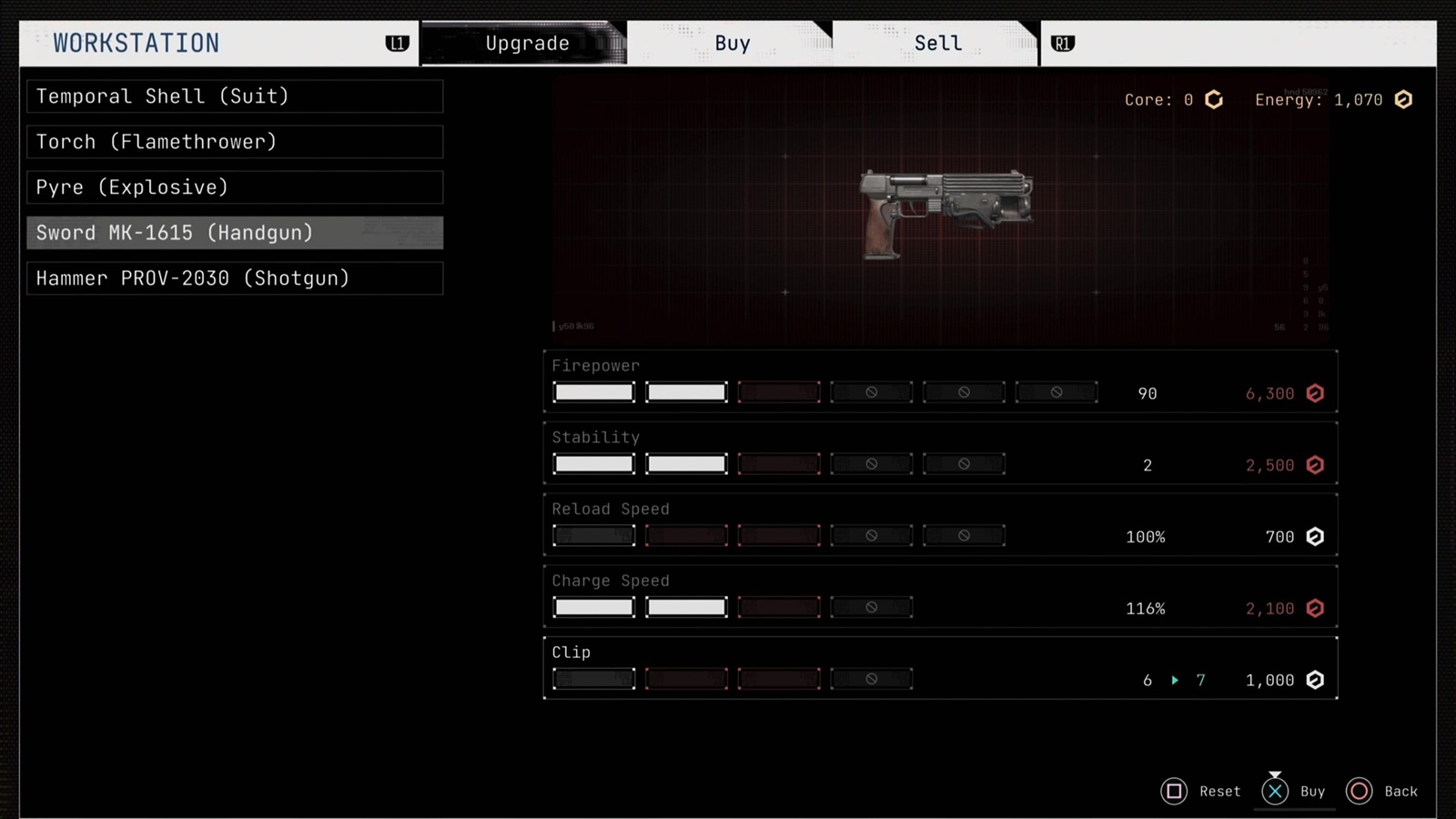Screen dimensions: 1456x819
Task: Switch to the Upgrade tab
Action: point(526,44)
